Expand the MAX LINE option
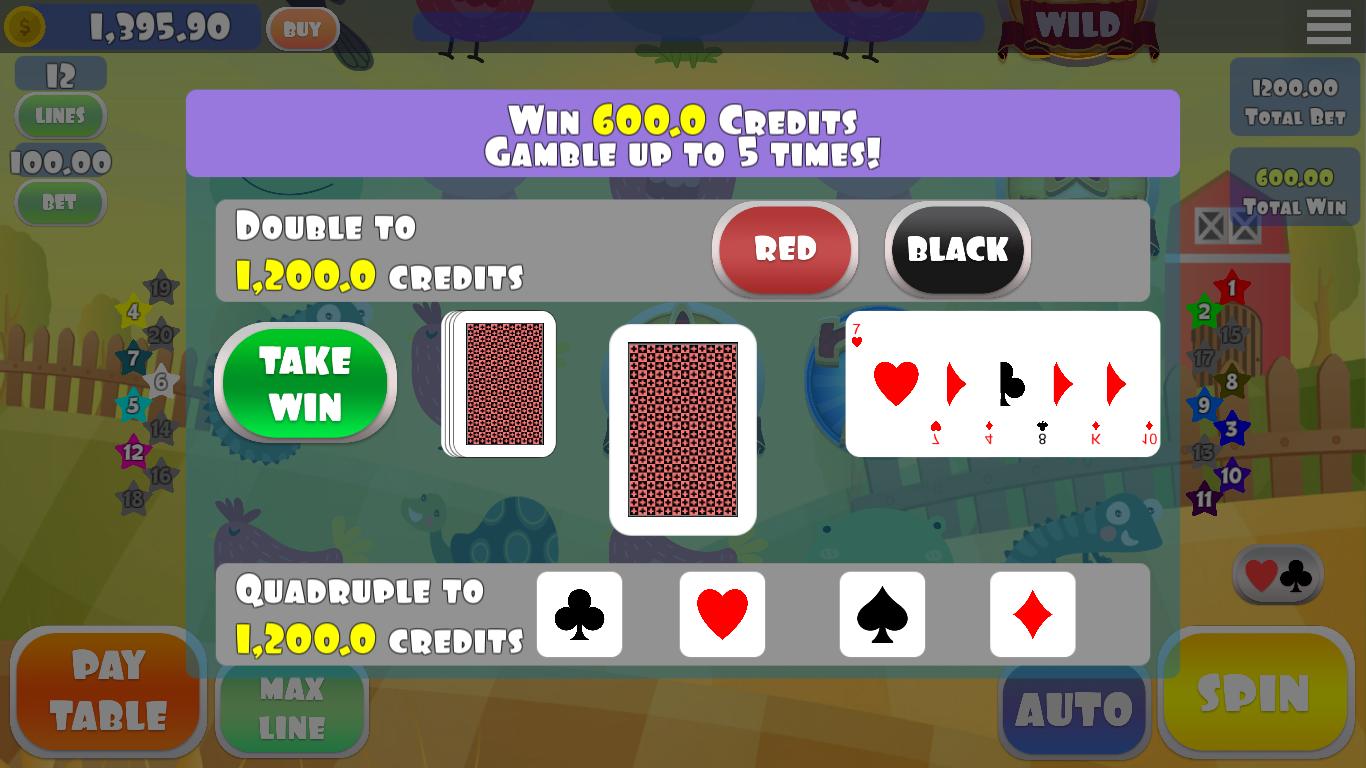Screen dimensions: 1366x768 click(292, 707)
